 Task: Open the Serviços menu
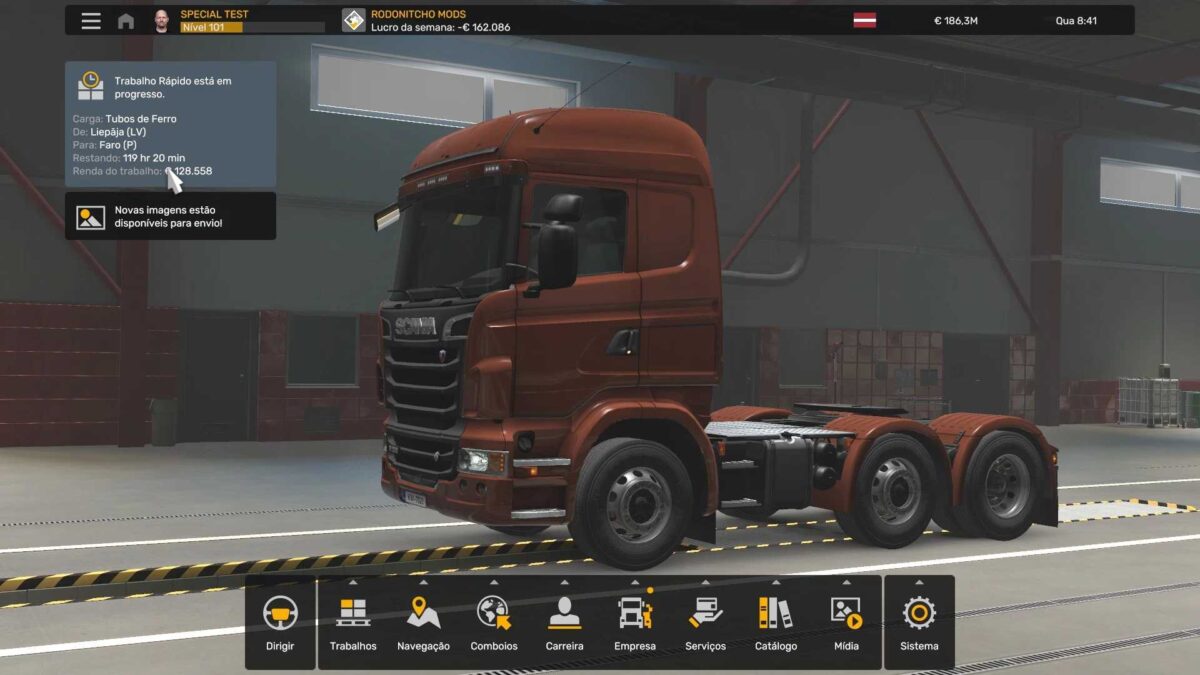click(706, 622)
